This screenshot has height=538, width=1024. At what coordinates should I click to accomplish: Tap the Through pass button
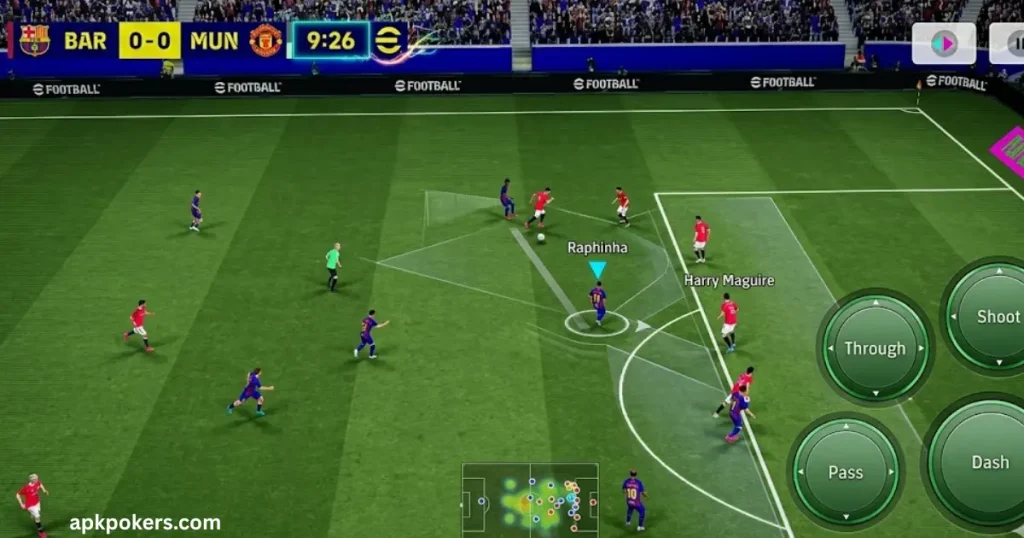(875, 348)
